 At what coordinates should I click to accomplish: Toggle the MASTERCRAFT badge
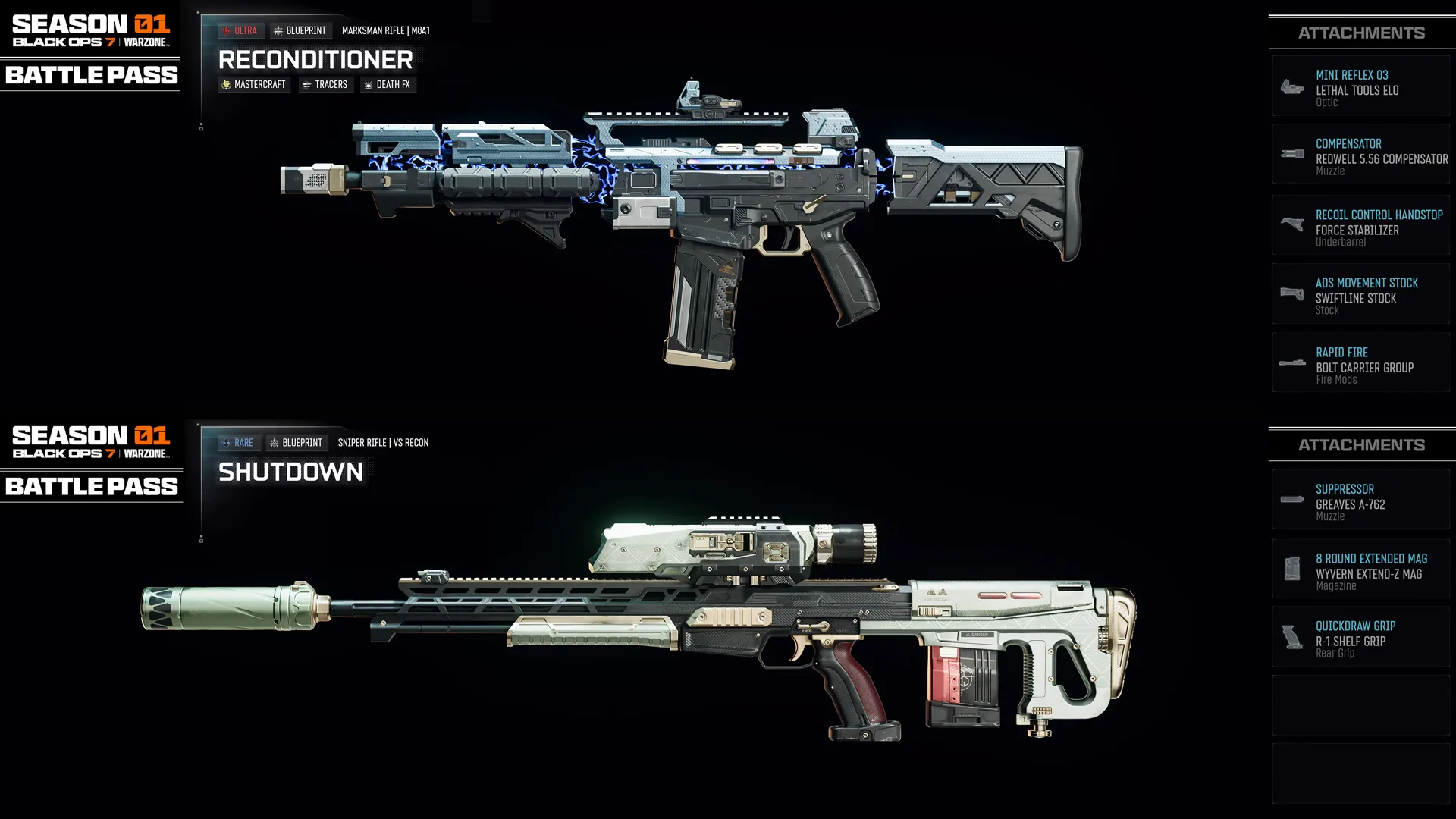tap(254, 84)
